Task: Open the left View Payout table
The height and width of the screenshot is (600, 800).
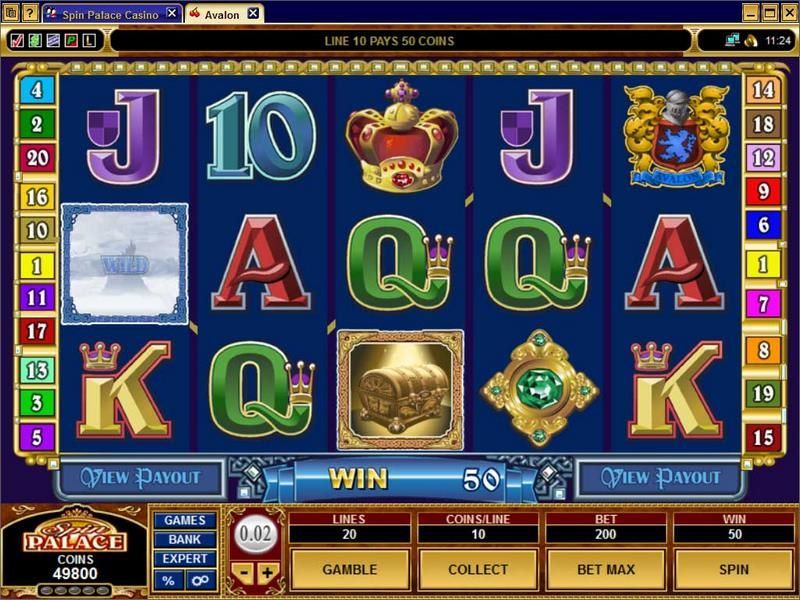Action: tap(140, 477)
